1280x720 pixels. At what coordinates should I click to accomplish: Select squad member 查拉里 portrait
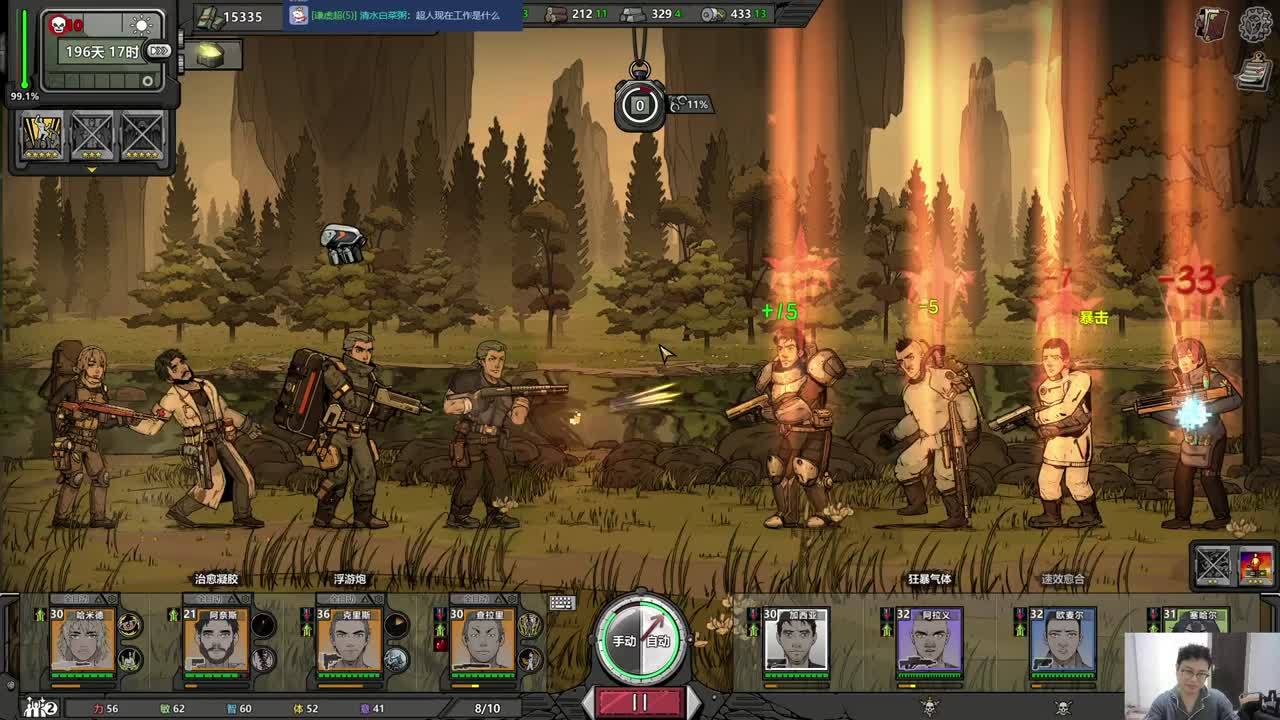click(x=482, y=643)
